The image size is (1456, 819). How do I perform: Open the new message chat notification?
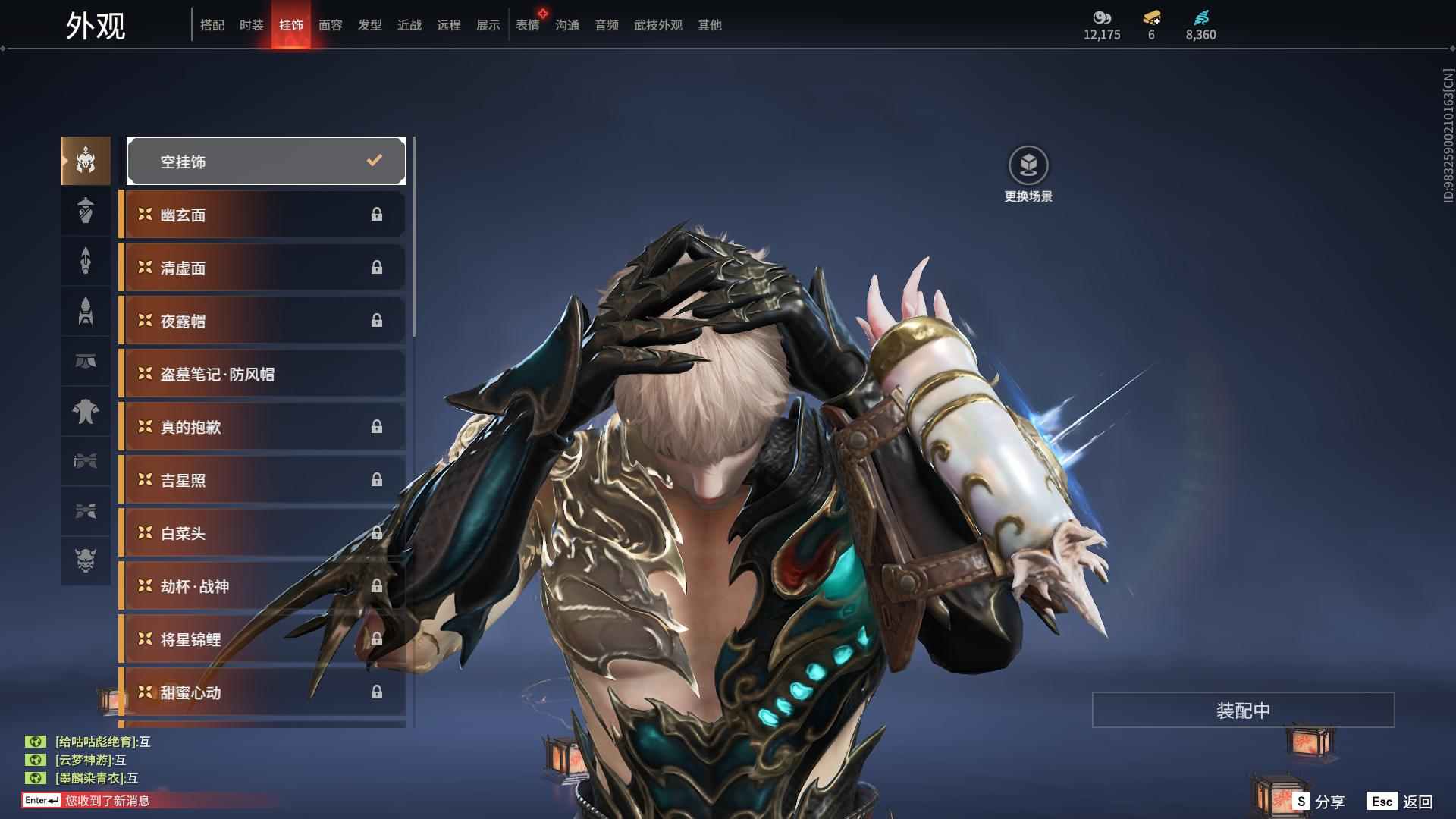(106, 801)
